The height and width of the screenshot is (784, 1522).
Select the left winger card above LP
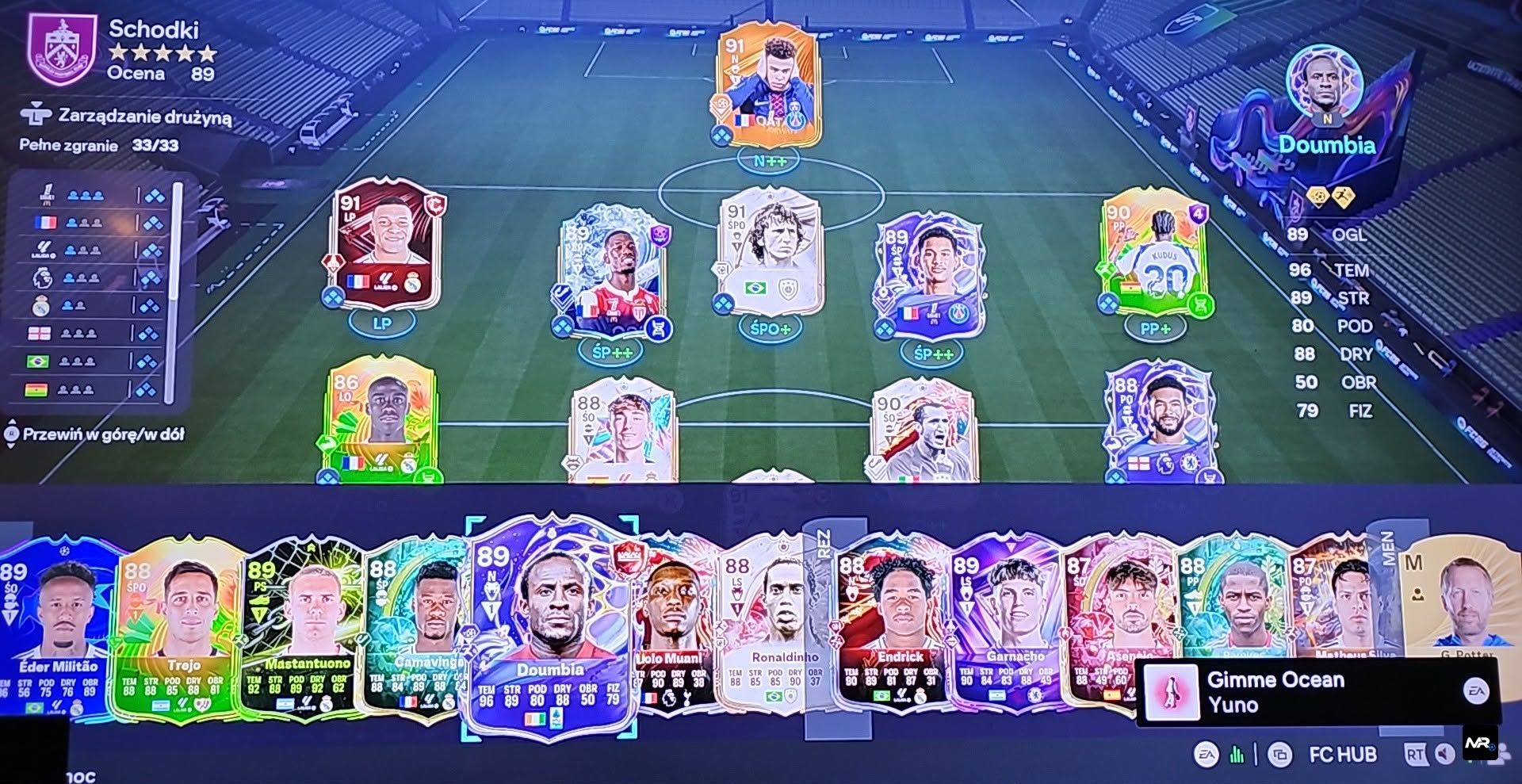(x=383, y=244)
